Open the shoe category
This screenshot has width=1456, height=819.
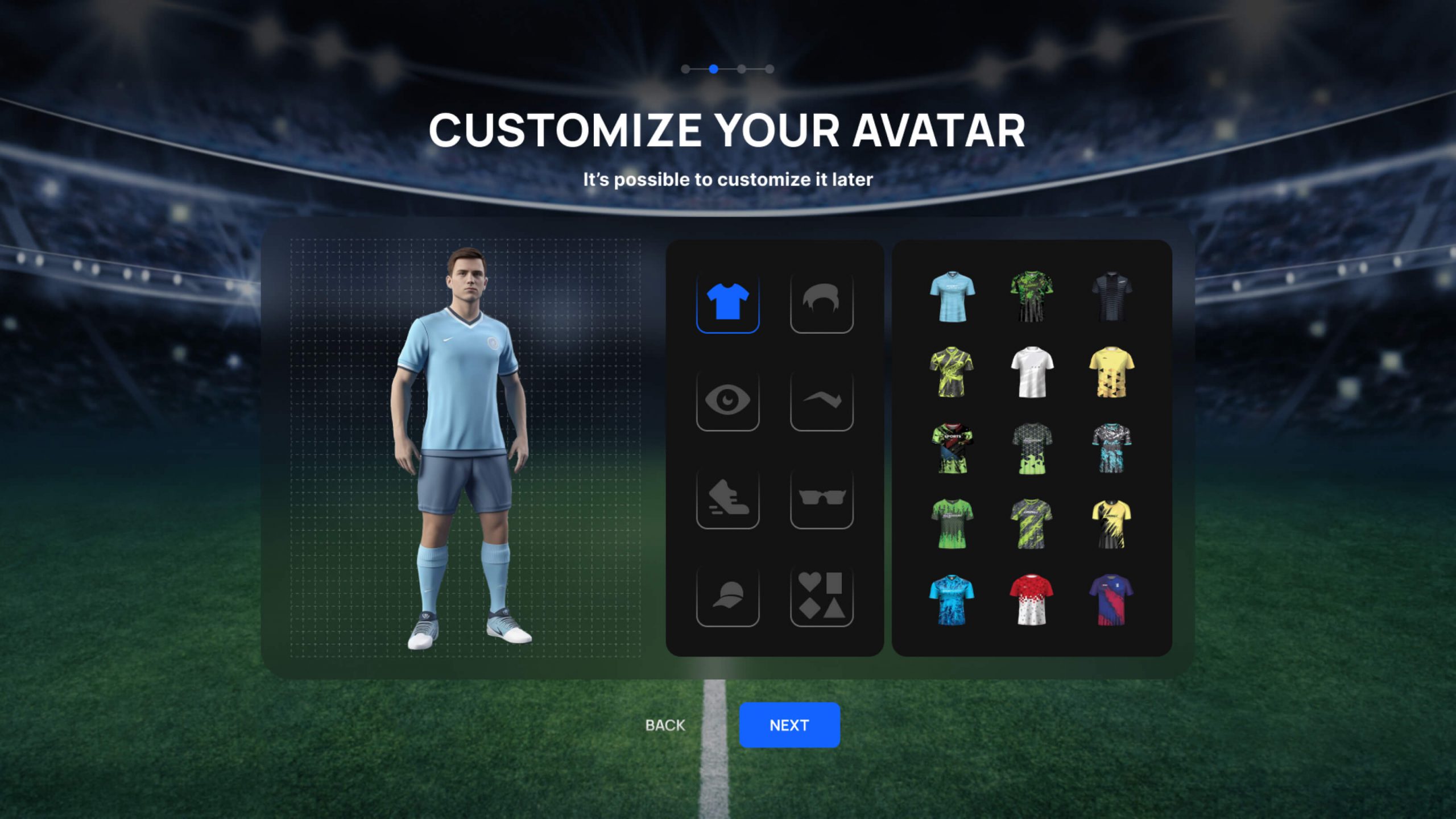point(727,498)
